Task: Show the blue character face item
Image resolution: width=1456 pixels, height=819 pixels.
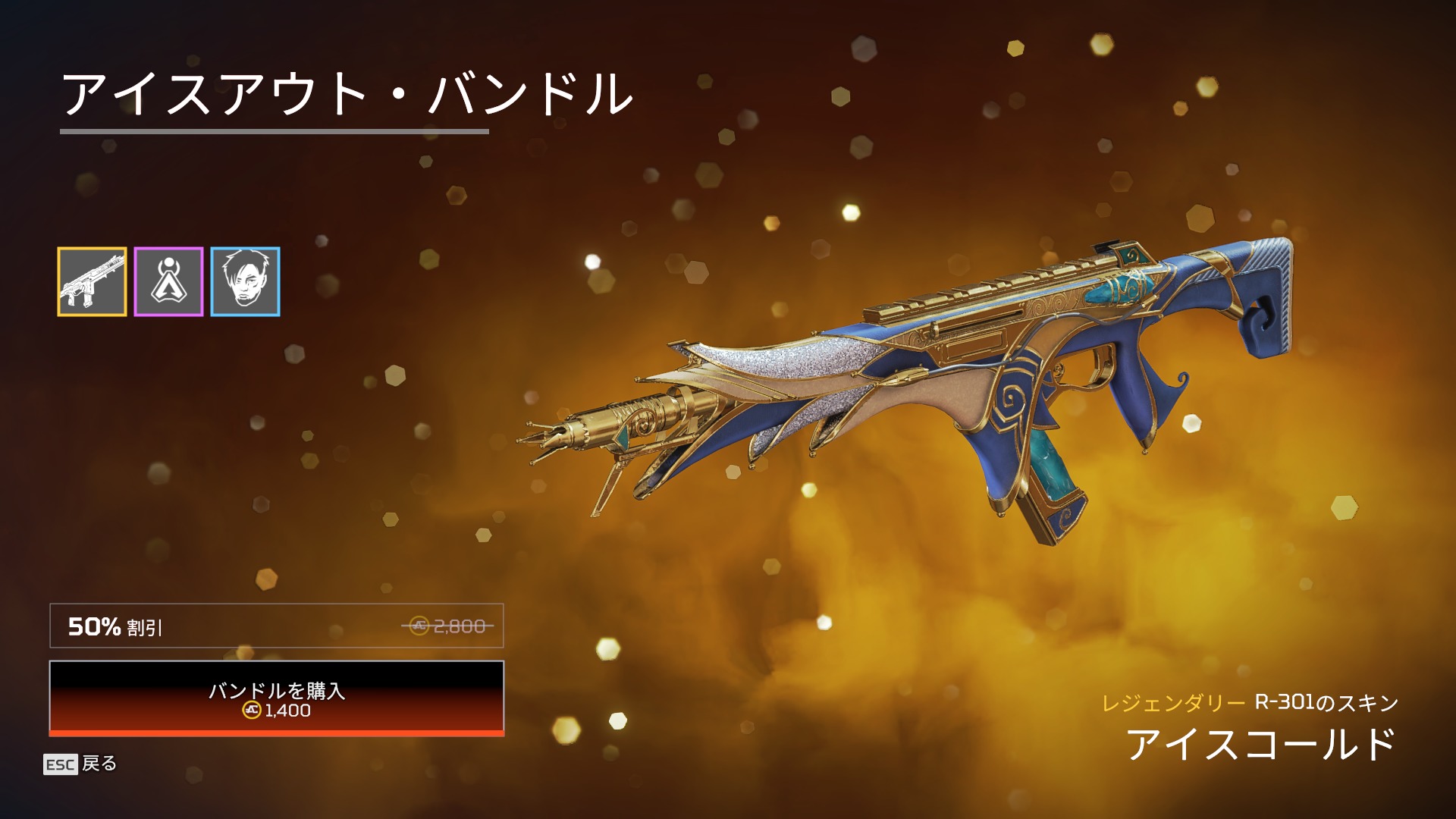Action: (245, 281)
